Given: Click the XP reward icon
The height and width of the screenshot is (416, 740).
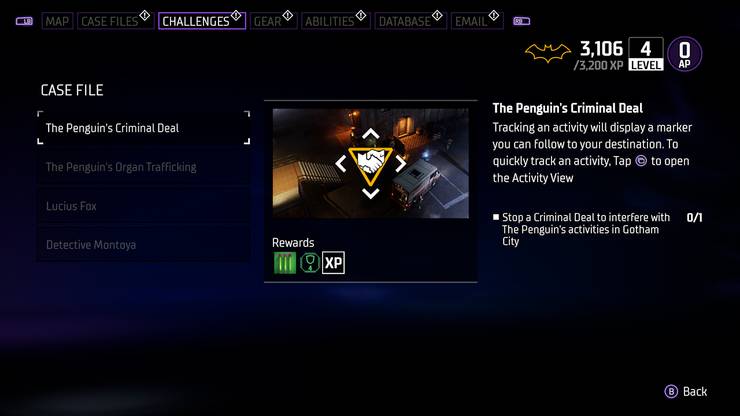Looking at the screenshot, I should 333,263.
